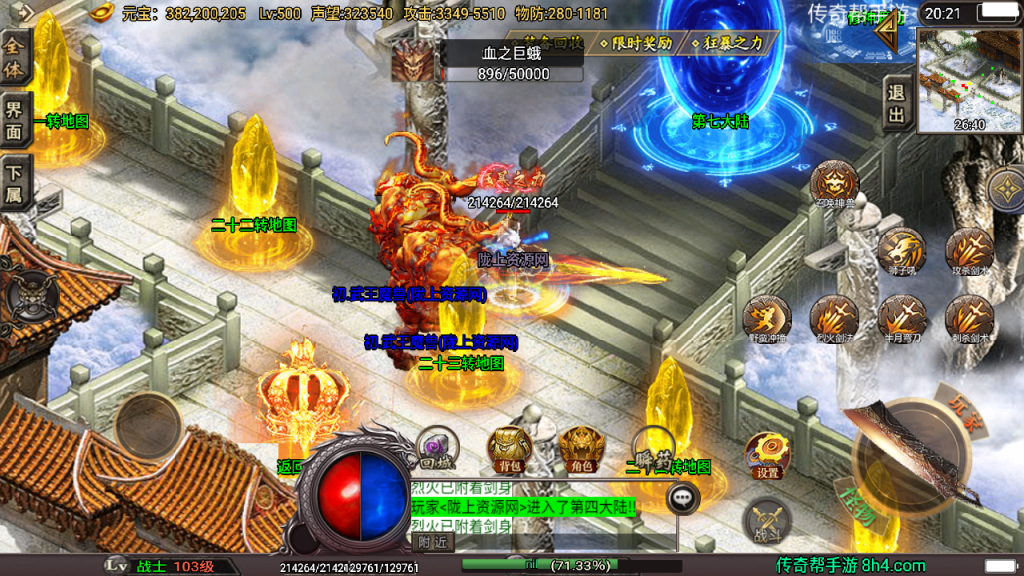
Task: Use the 半月弯刀 half-moon skill
Action: click(x=900, y=317)
